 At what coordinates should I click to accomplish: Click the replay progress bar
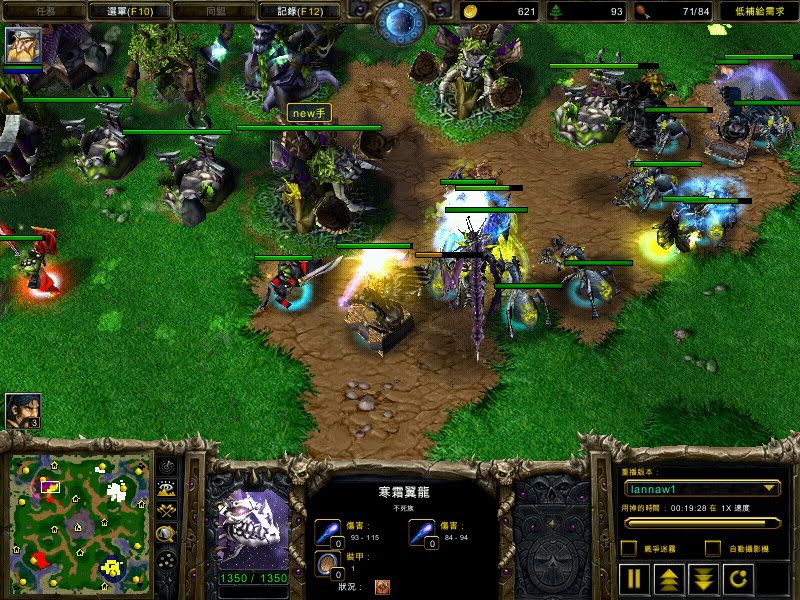[x=700, y=522]
